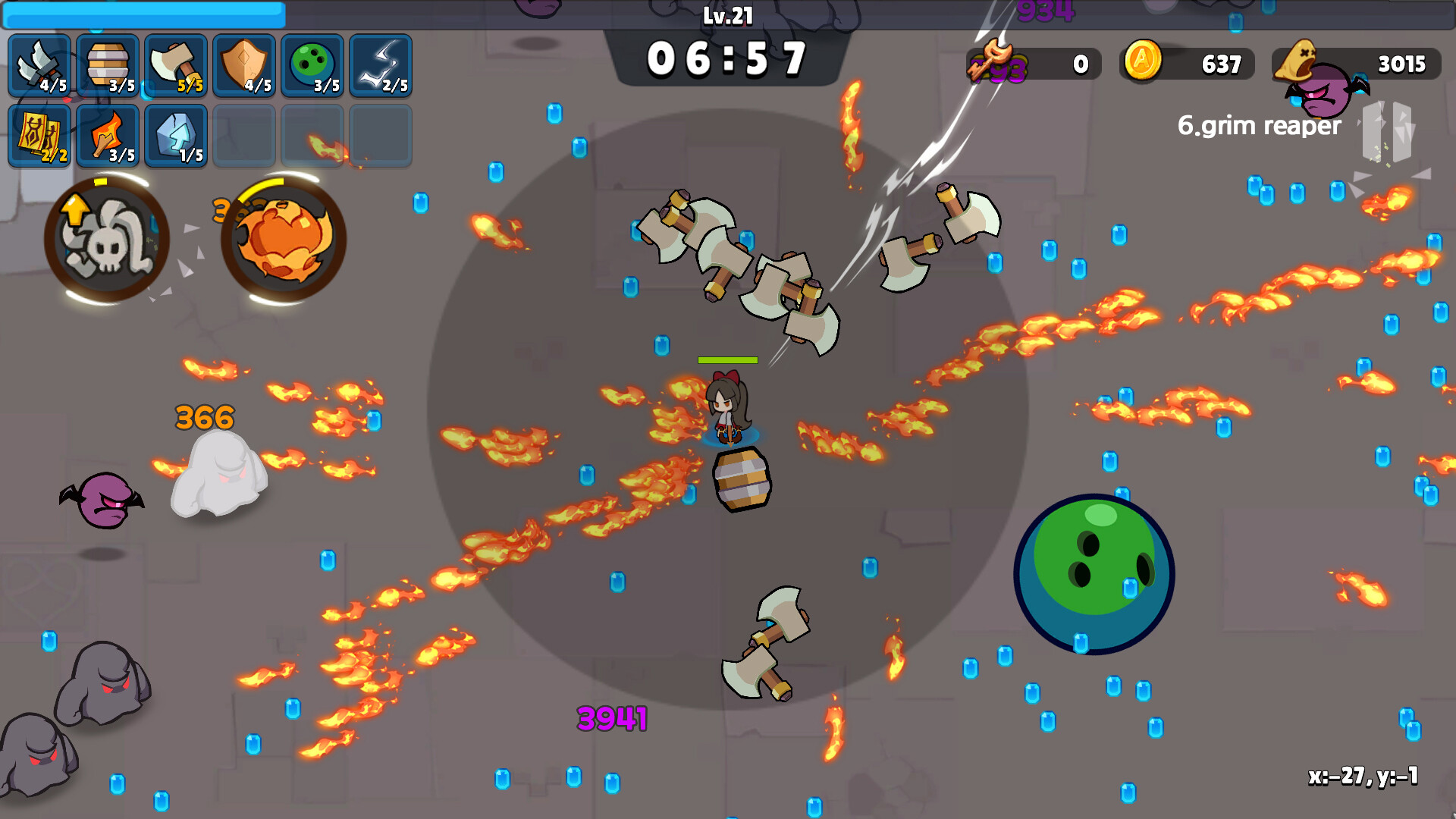Select the copper shield skill icon
Screen dimensions: 1456x819
pos(244,64)
